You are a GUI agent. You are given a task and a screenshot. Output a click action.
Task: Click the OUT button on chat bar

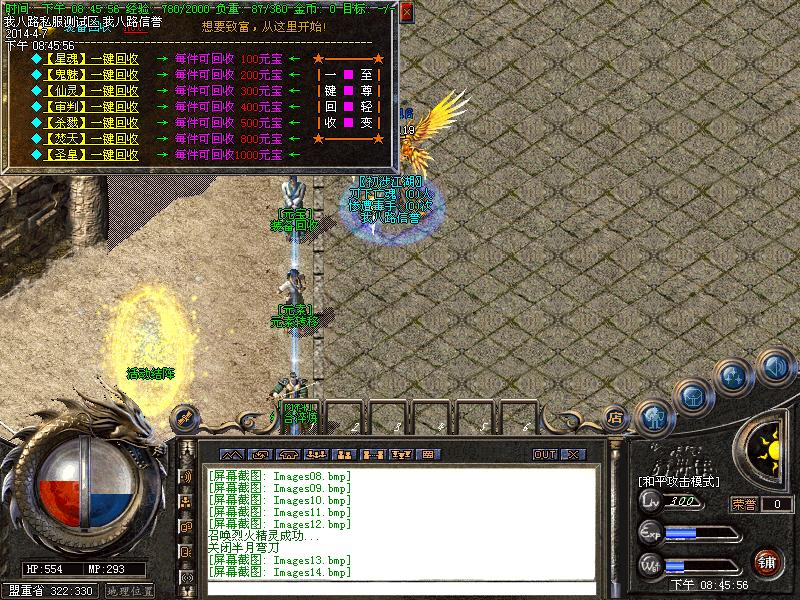point(545,454)
